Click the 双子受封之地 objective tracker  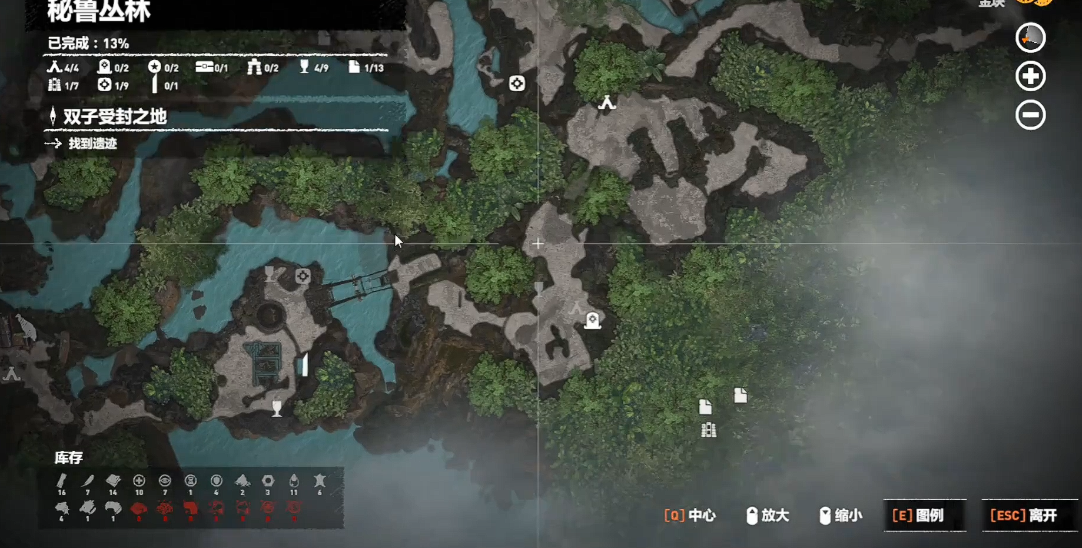pyautogui.click(x=114, y=117)
